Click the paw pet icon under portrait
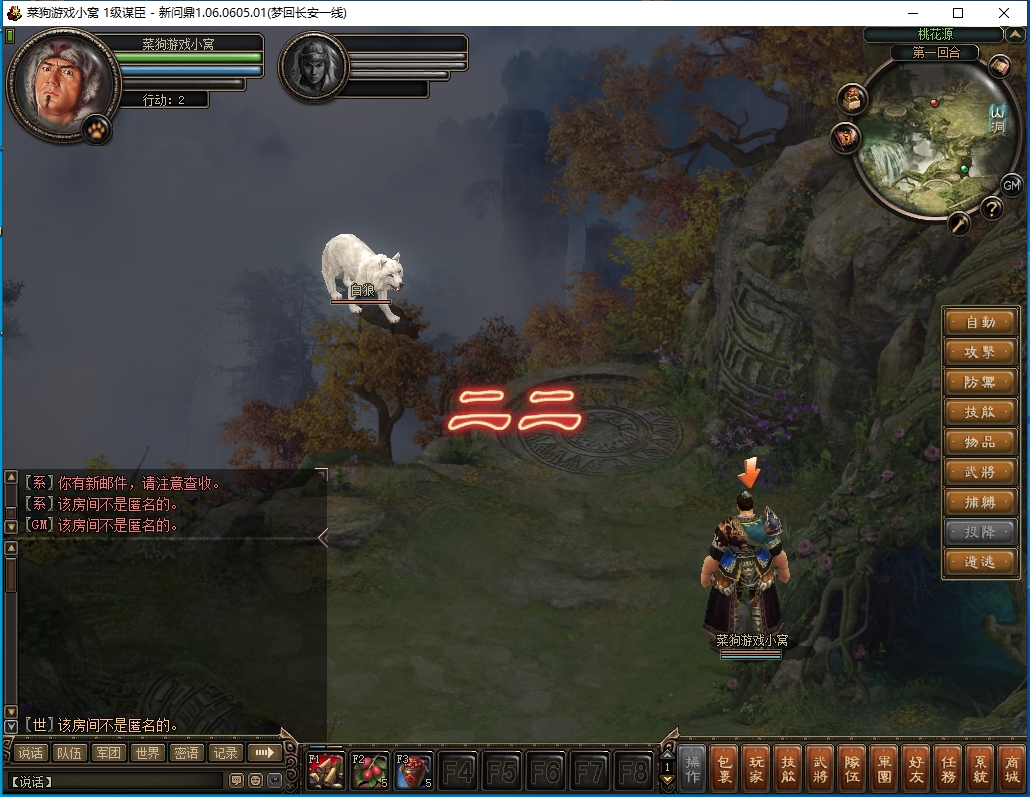 (x=96, y=129)
